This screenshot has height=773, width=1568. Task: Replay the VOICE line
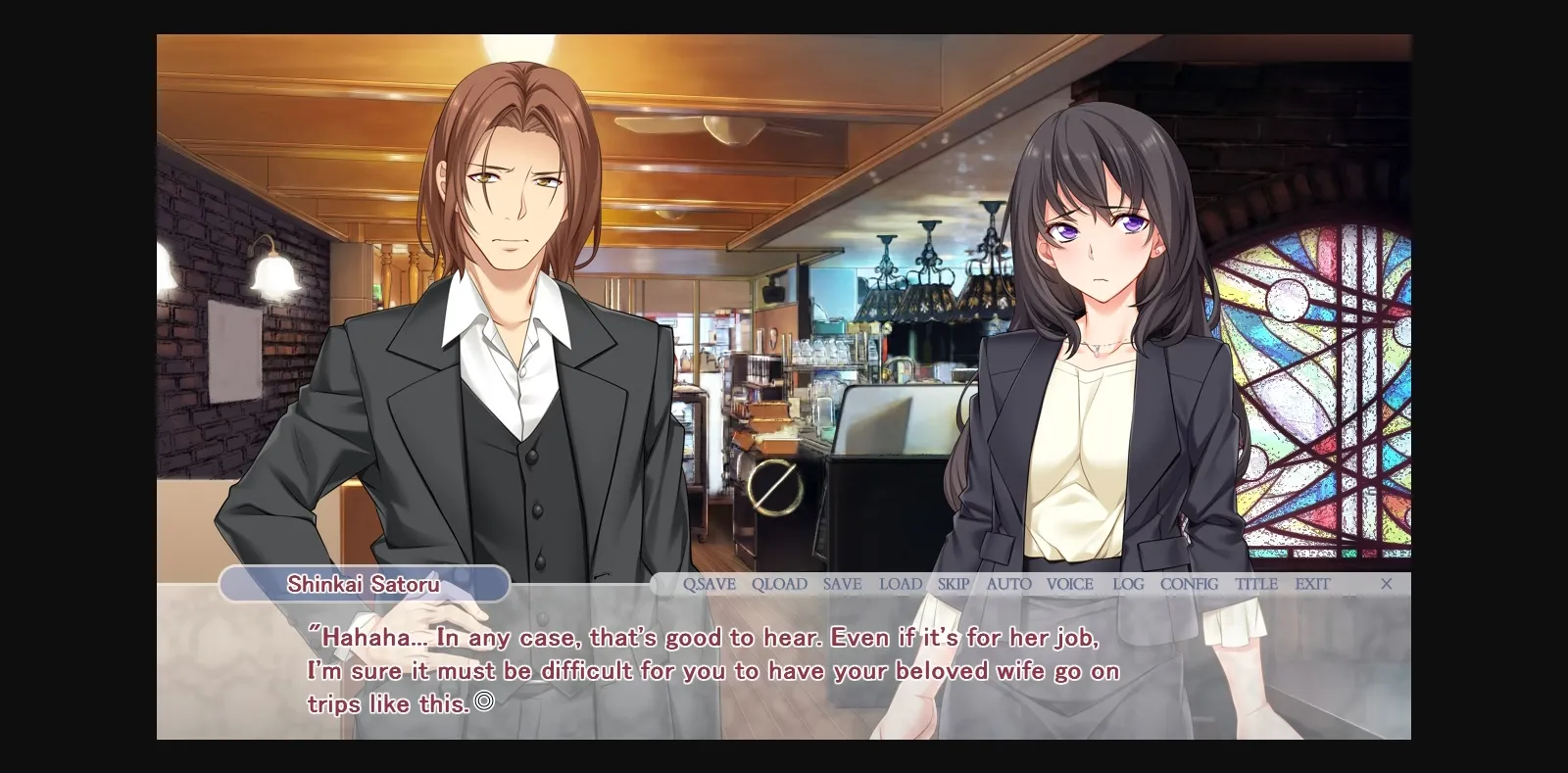point(1069,583)
